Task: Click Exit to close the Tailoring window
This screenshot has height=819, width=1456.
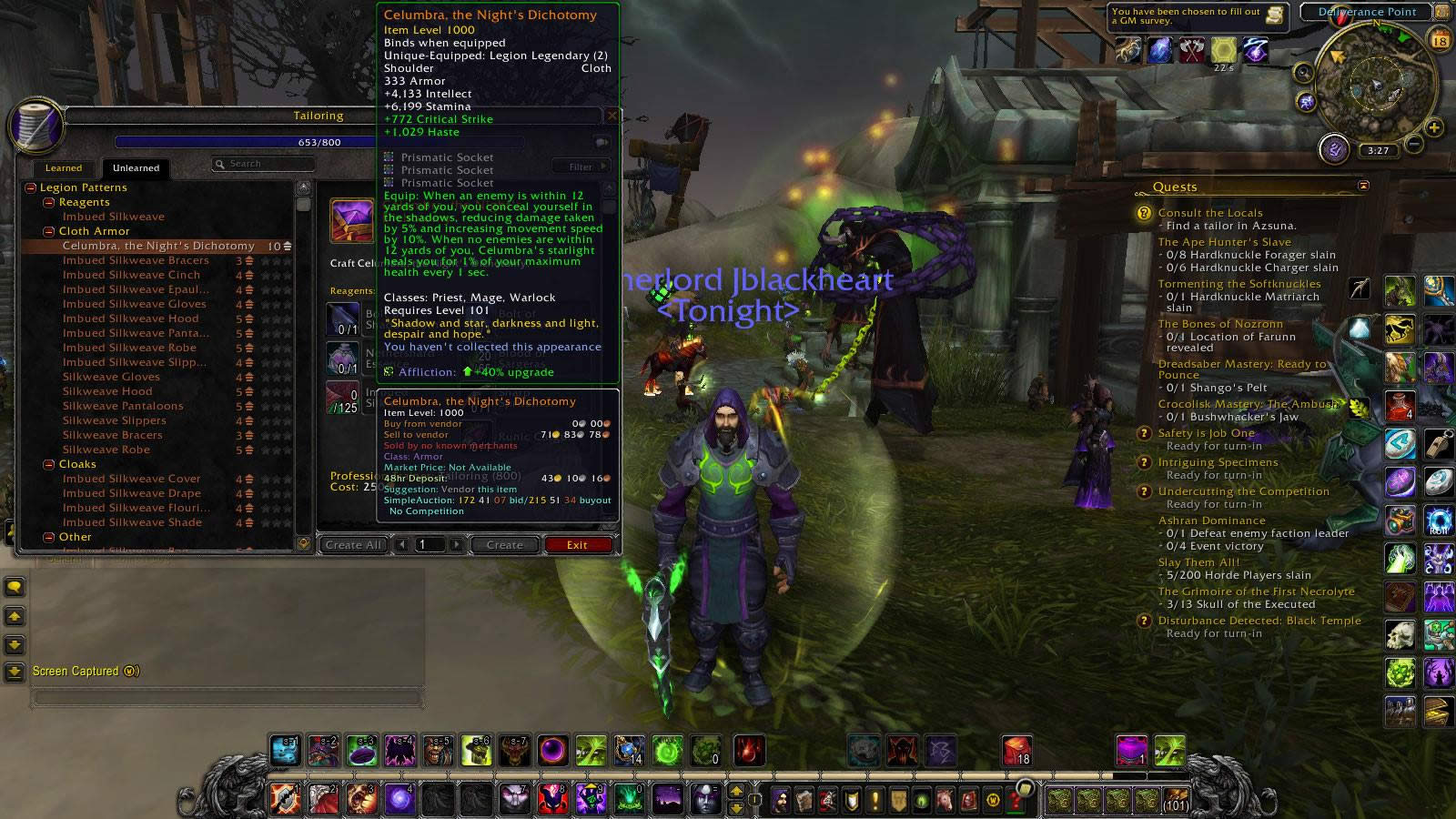Action: (x=580, y=544)
